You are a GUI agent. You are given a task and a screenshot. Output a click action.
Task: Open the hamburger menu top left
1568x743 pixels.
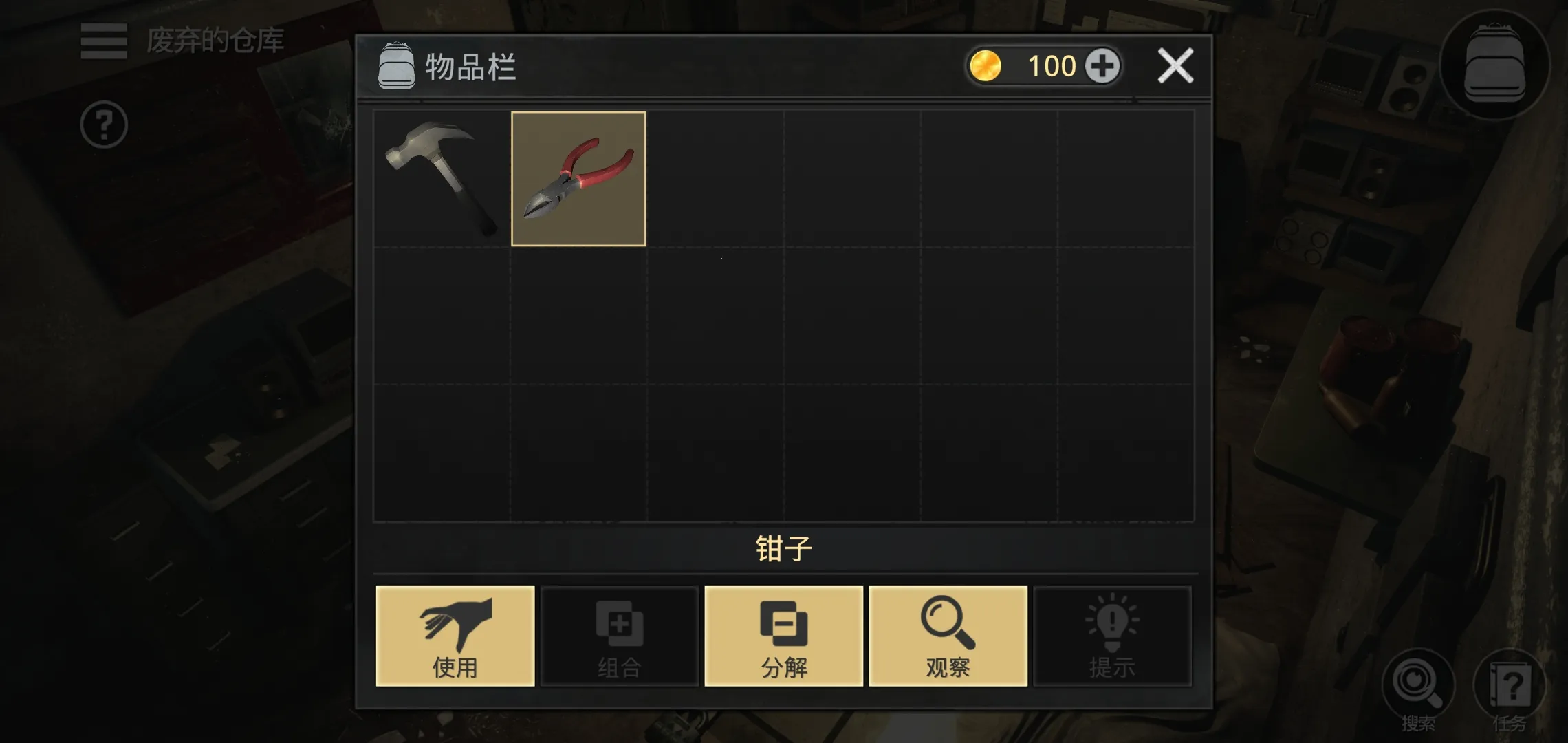point(103,41)
